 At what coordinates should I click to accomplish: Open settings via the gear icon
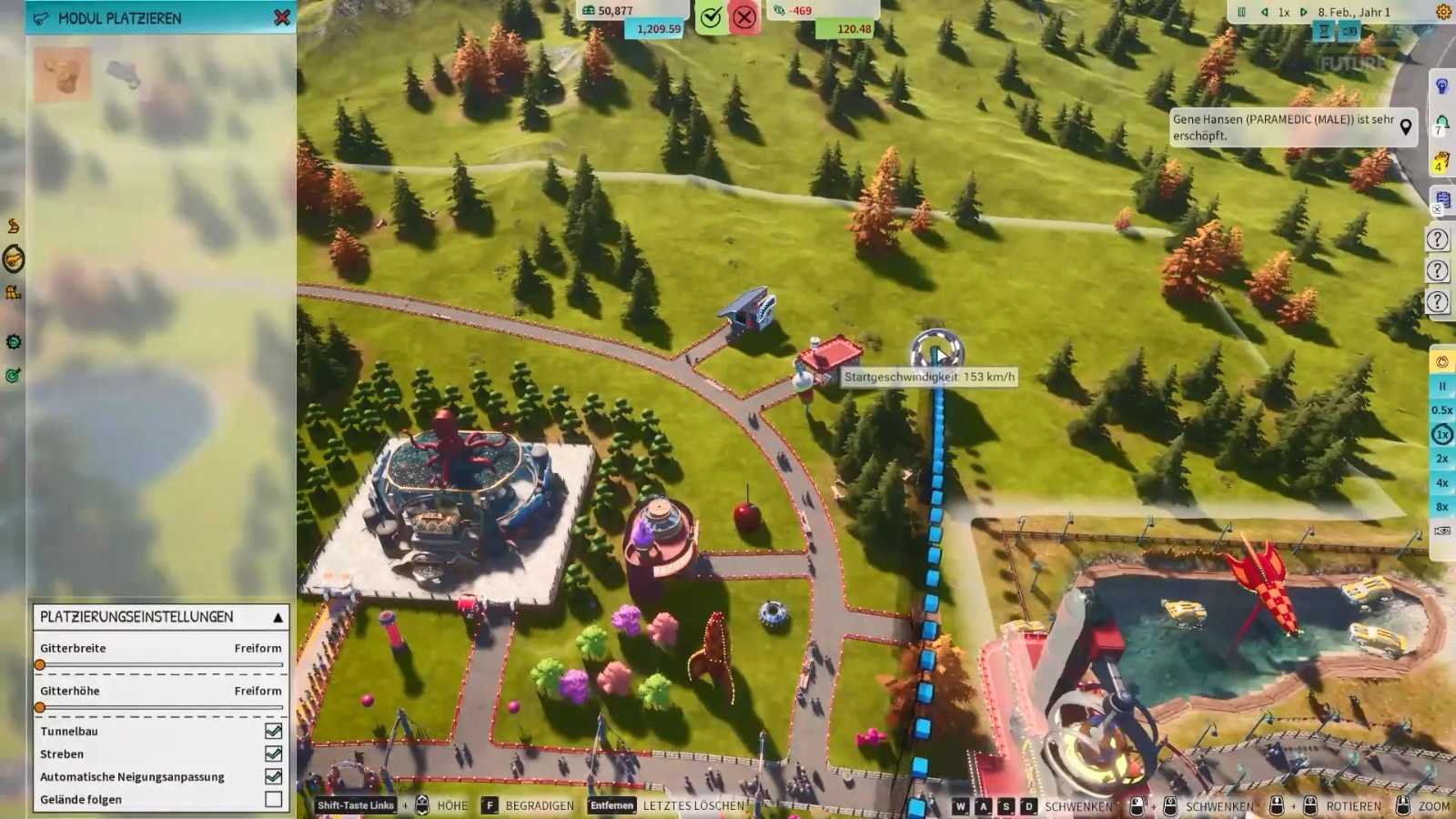click(x=1443, y=12)
